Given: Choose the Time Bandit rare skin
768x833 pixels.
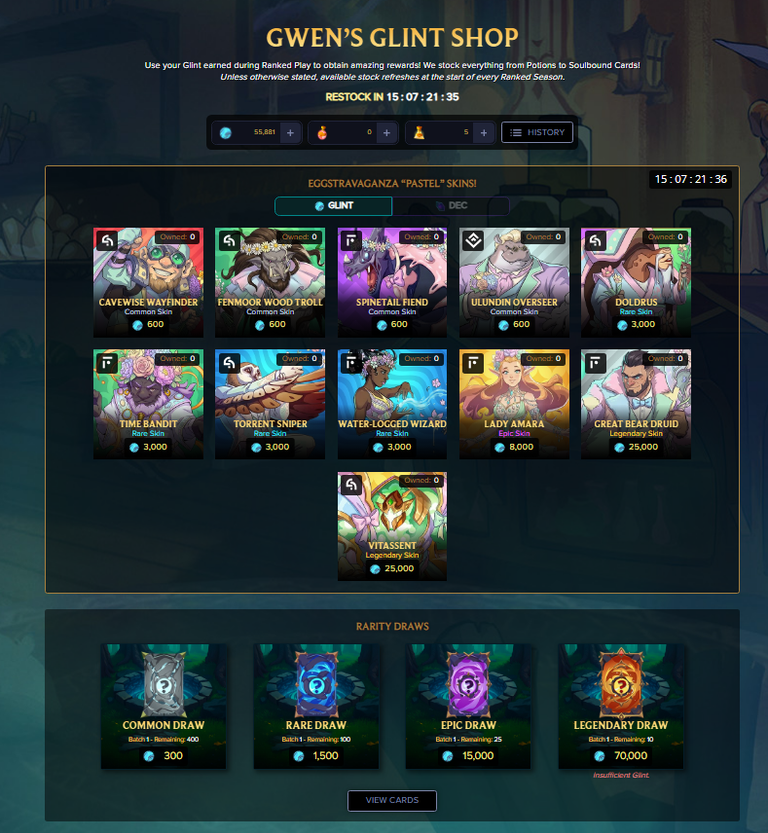Looking at the screenshot, I should coord(148,404).
